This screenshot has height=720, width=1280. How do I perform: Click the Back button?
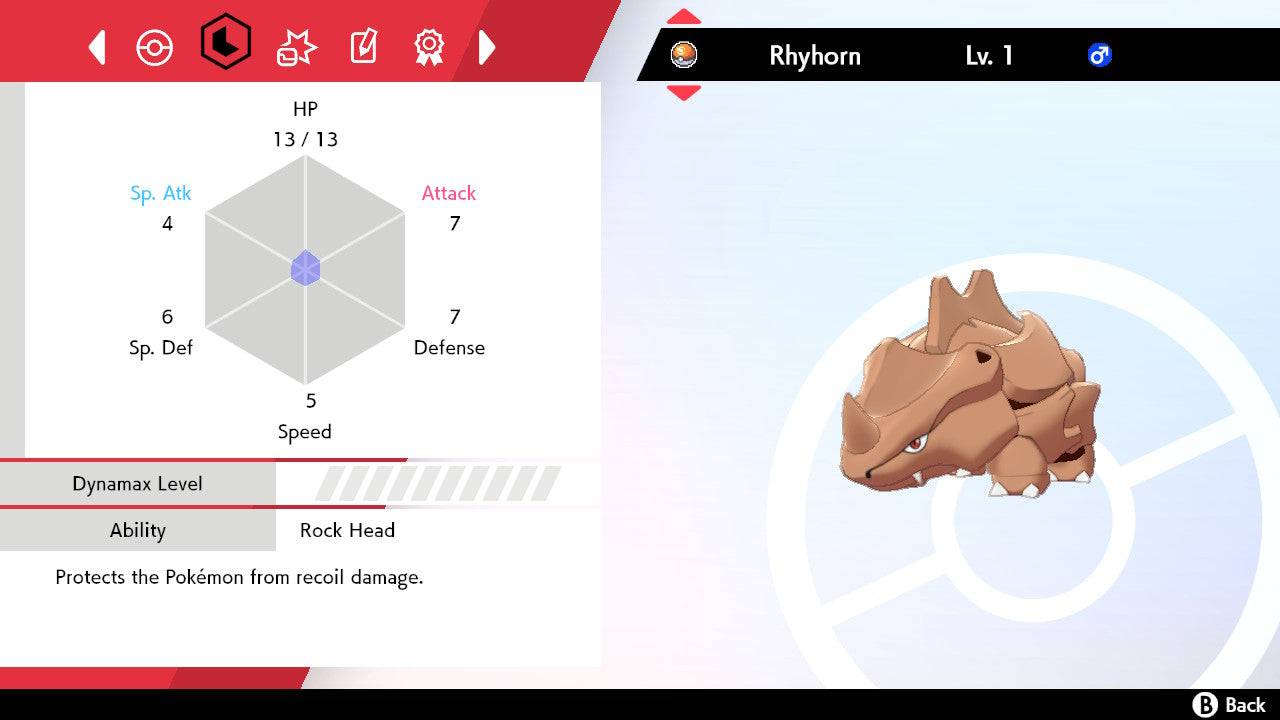(x=1229, y=705)
